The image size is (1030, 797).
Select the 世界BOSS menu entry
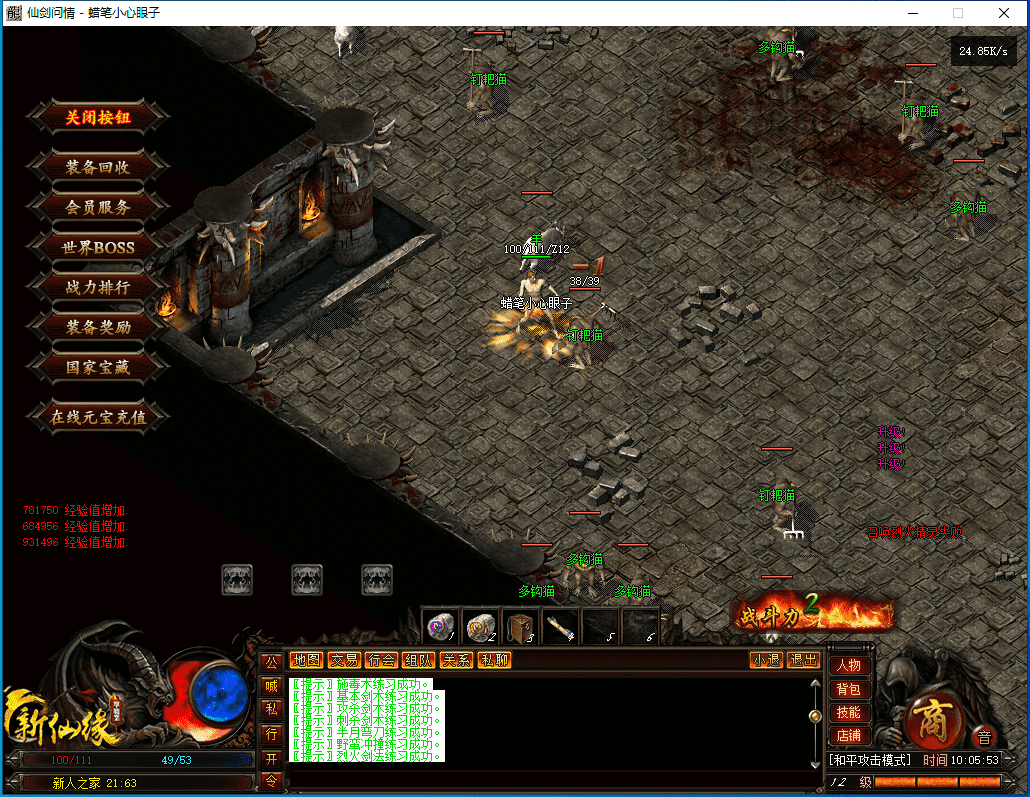(98, 247)
